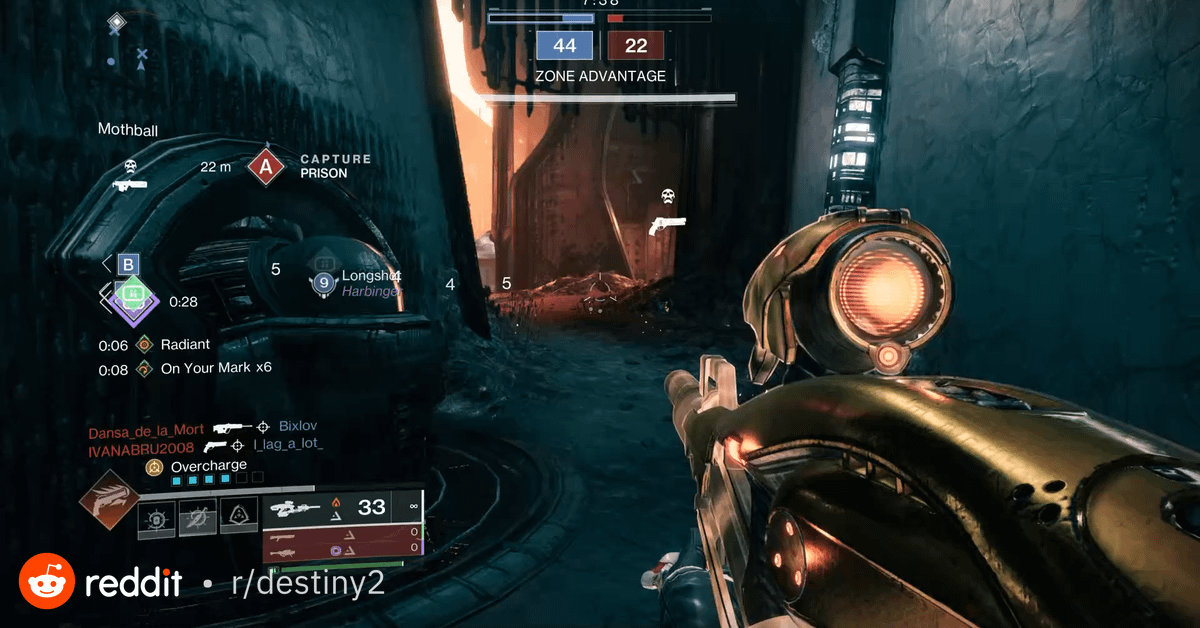This screenshot has width=1200, height=628.
Task: Select the On Your Mark buff icon
Action: tap(145, 369)
